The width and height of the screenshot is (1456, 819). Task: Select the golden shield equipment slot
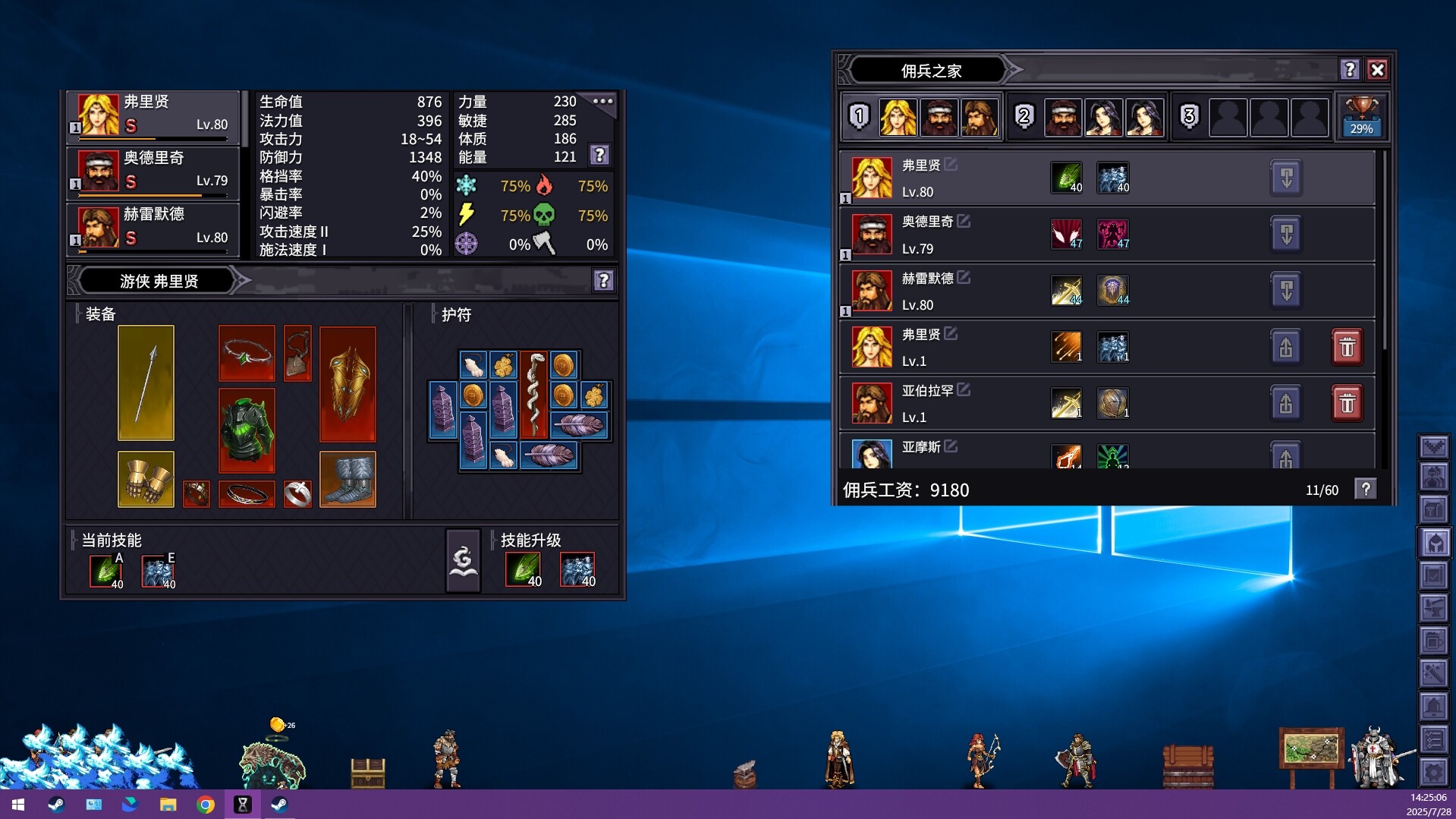pos(347,384)
